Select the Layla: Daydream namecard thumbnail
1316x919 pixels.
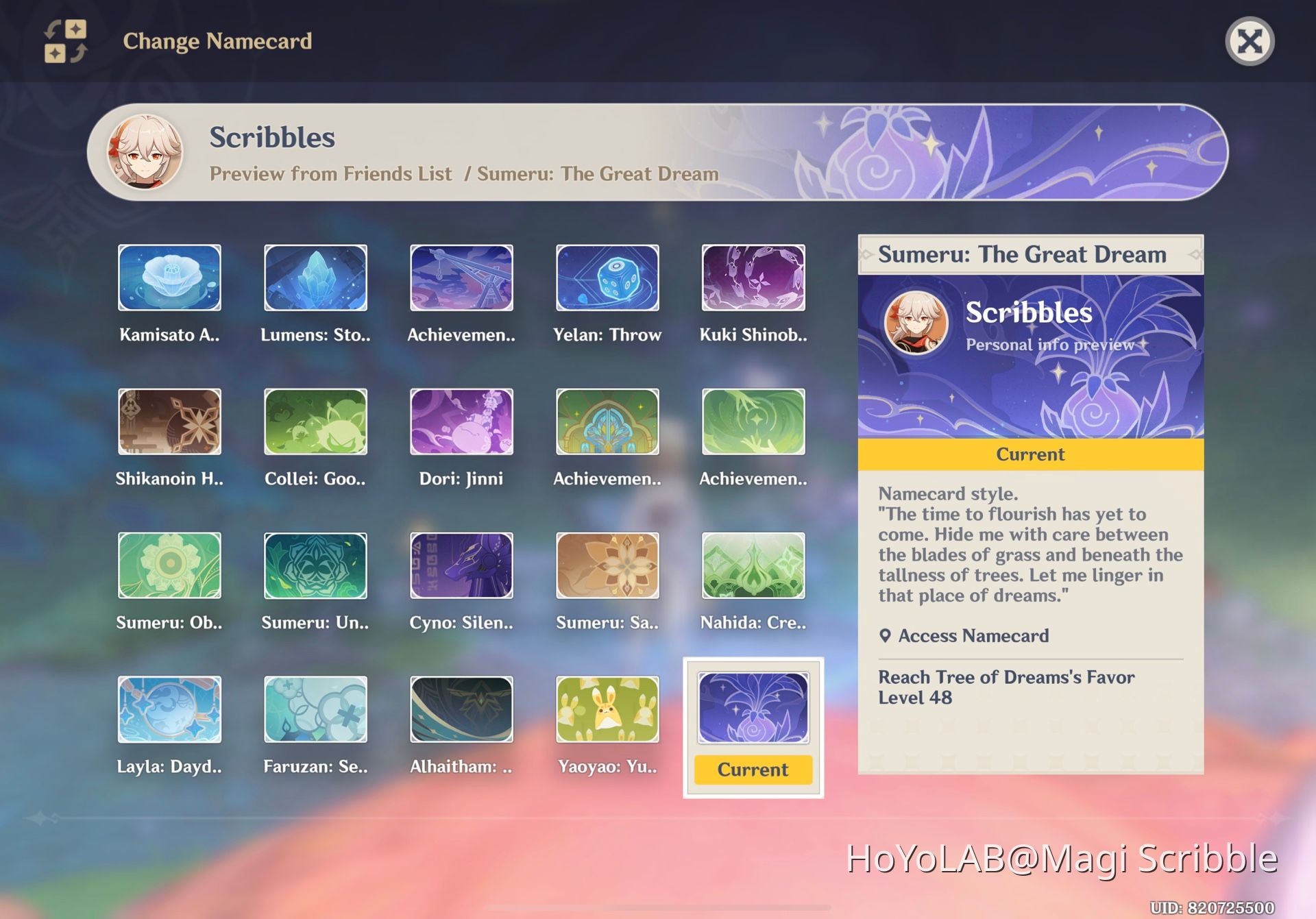click(x=169, y=711)
